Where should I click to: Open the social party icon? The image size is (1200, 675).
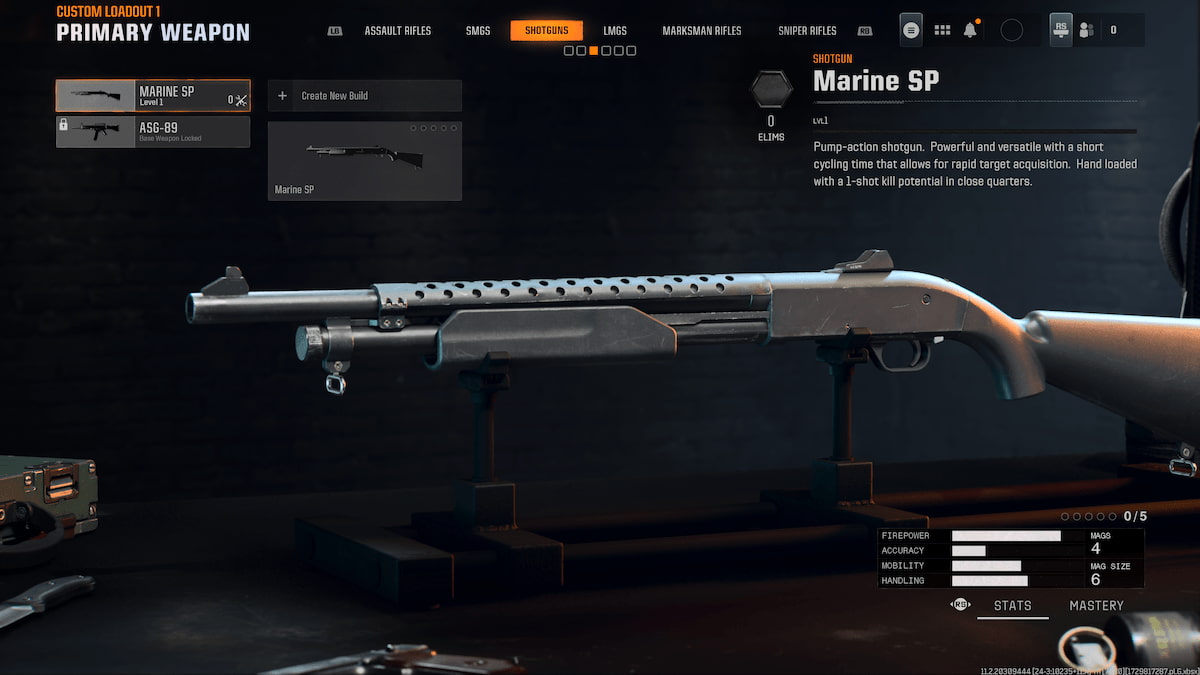(x=1086, y=30)
